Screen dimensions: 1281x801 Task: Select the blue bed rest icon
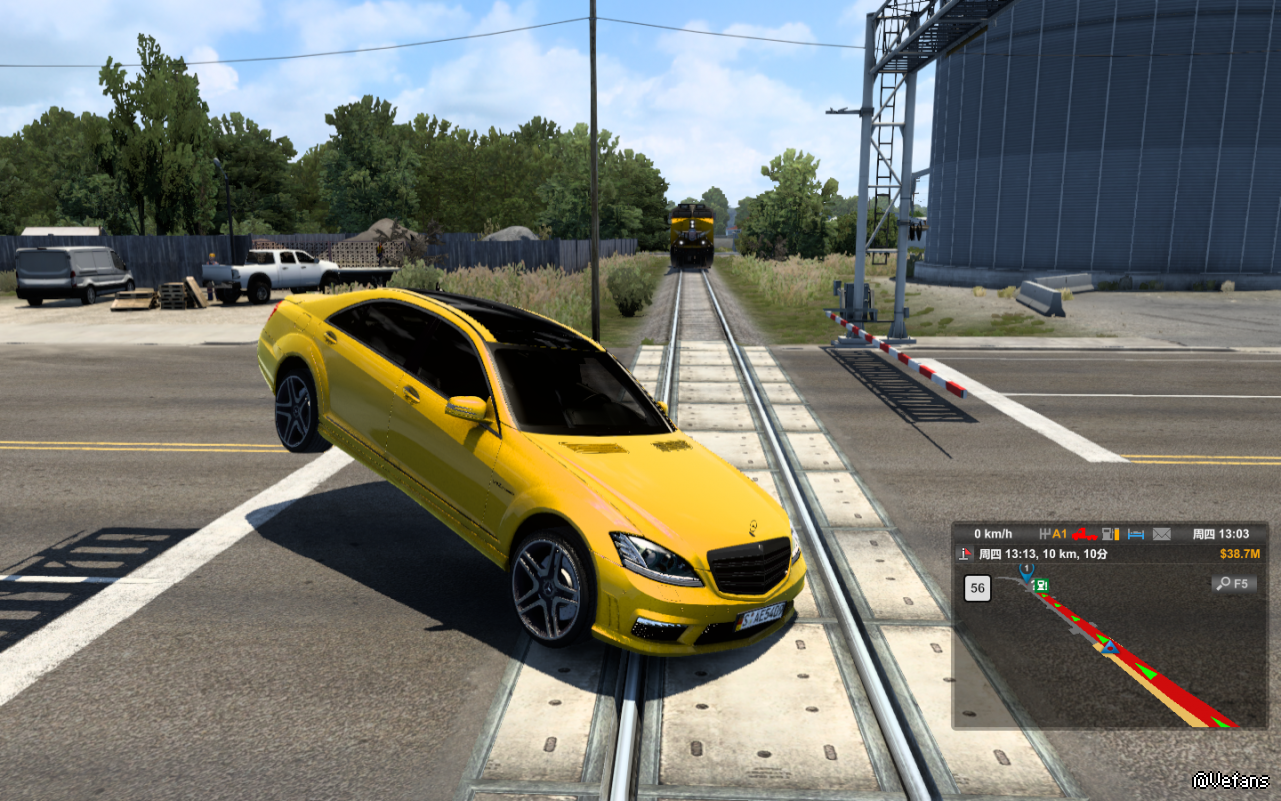pyautogui.click(x=1135, y=534)
